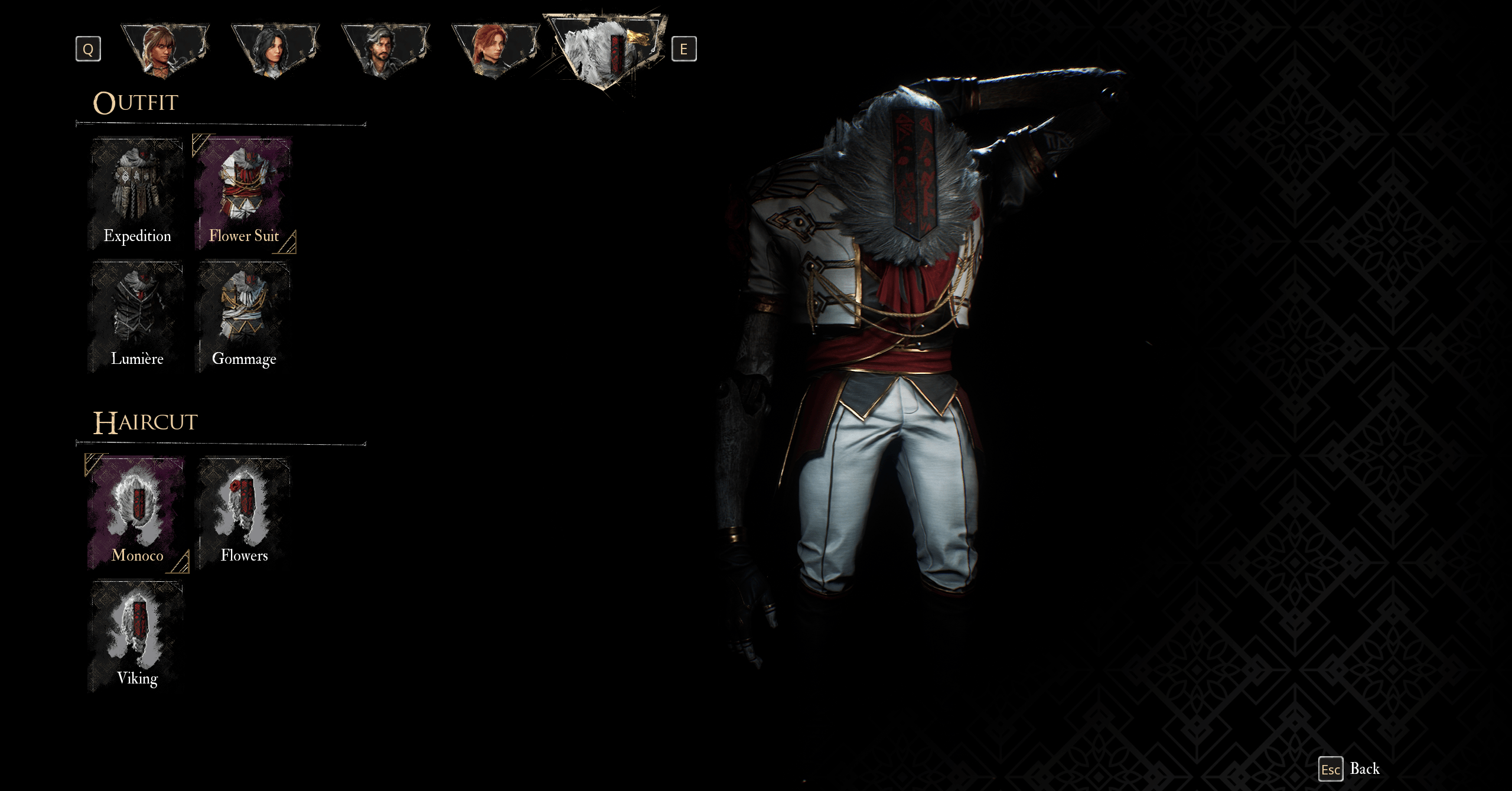
Task: Select the Monoco haircut
Action: 137,513
